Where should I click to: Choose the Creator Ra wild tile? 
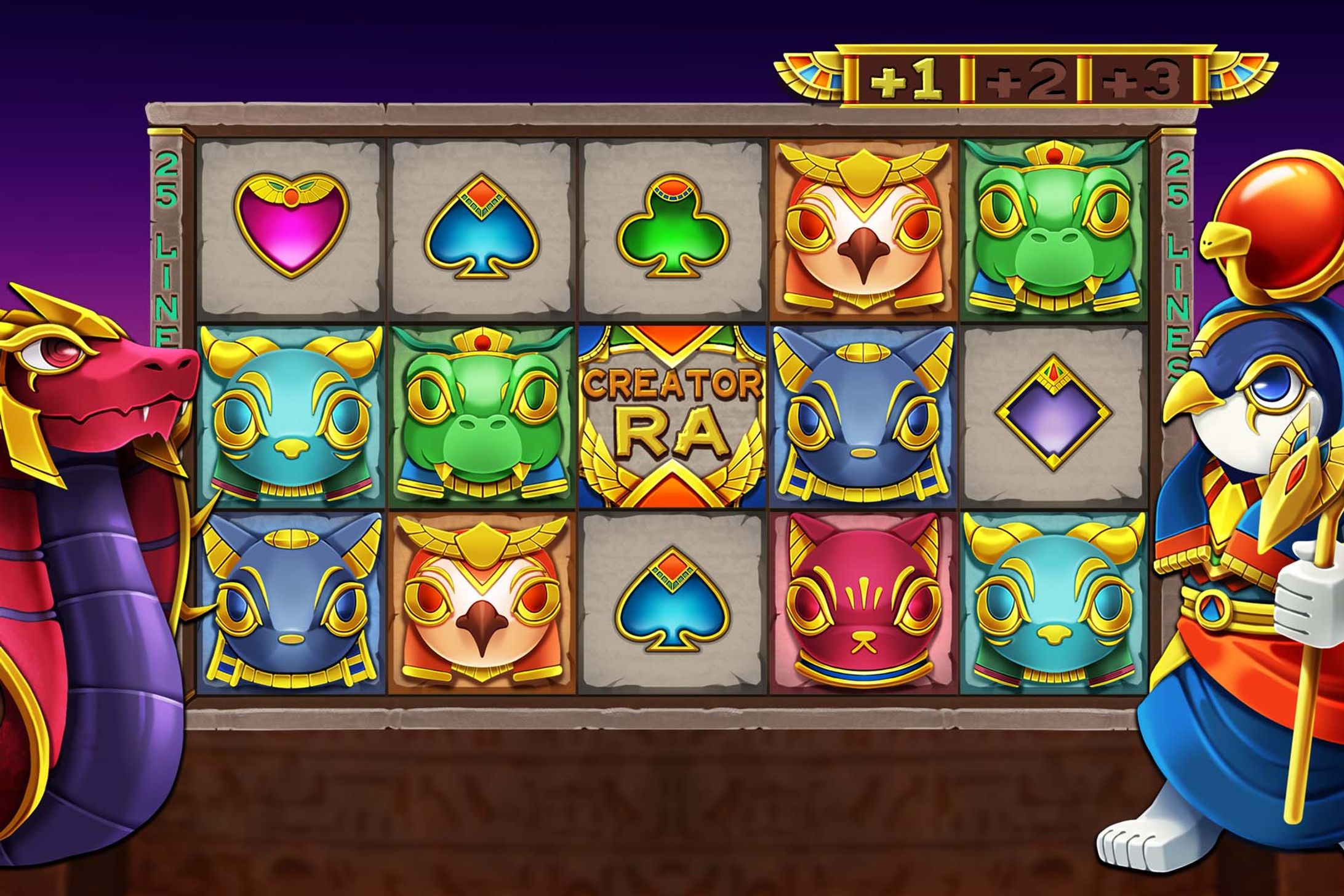tap(672, 417)
